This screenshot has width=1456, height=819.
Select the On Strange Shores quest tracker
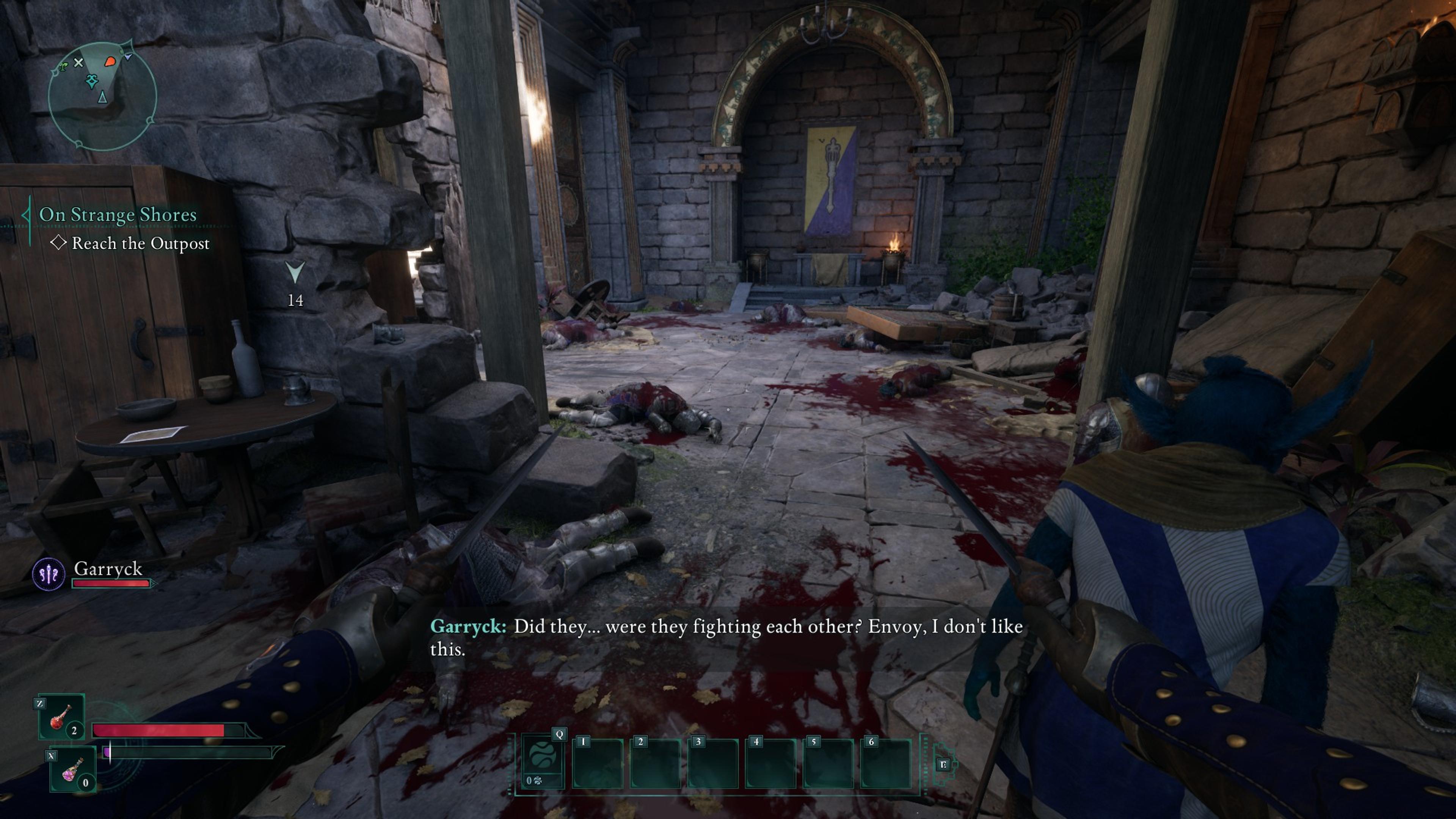click(118, 215)
